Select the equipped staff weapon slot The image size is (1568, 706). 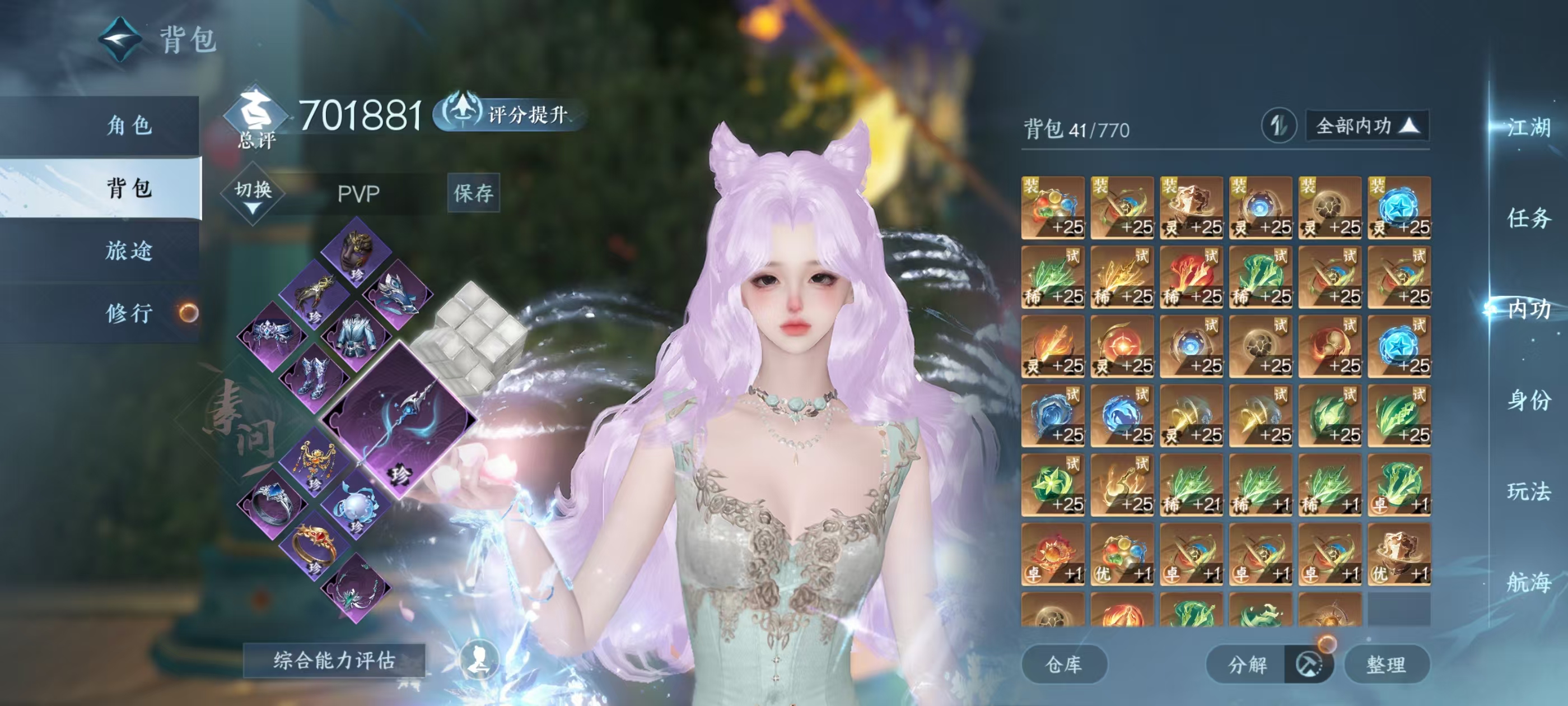click(399, 420)
